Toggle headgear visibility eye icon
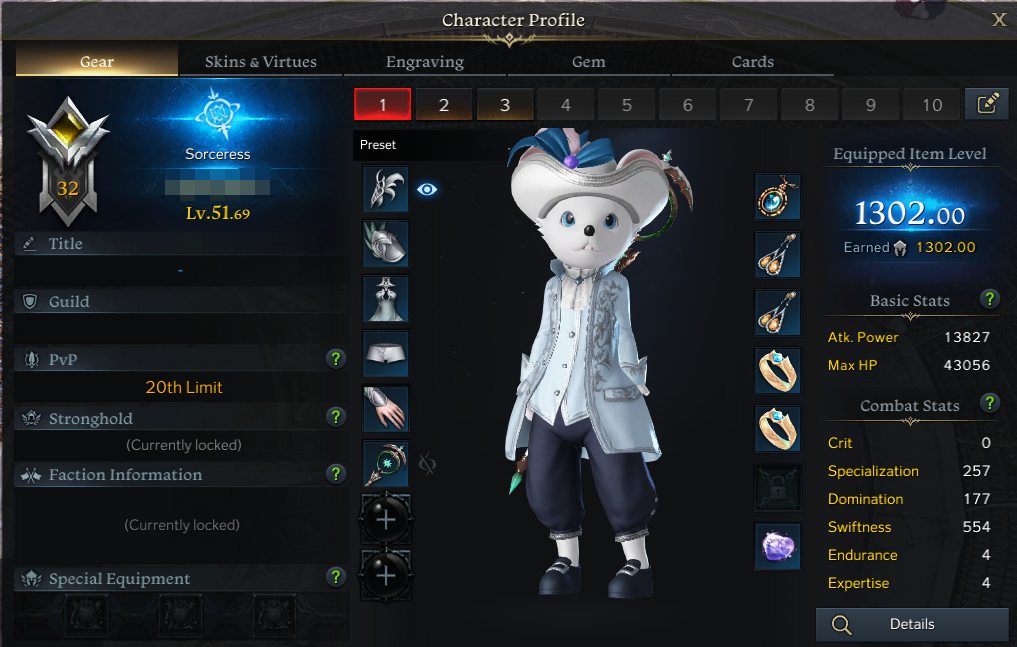This screenshot has width=1017, height=647. (x=427, y=188)
